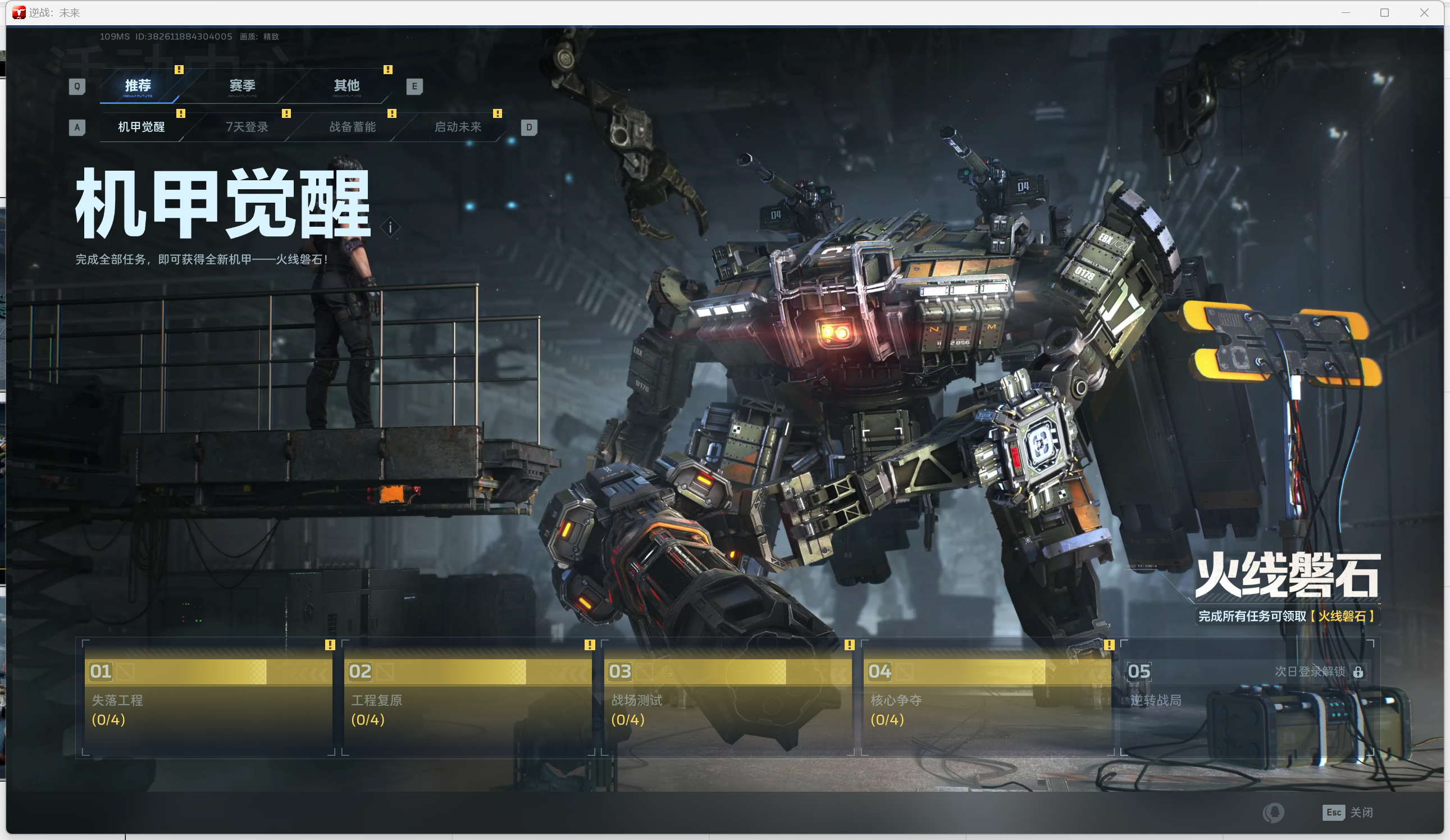Open the 赛季 tab
Image resolution: width=1450 pixels, height=840 pixels.
click(x=242, y=86)
